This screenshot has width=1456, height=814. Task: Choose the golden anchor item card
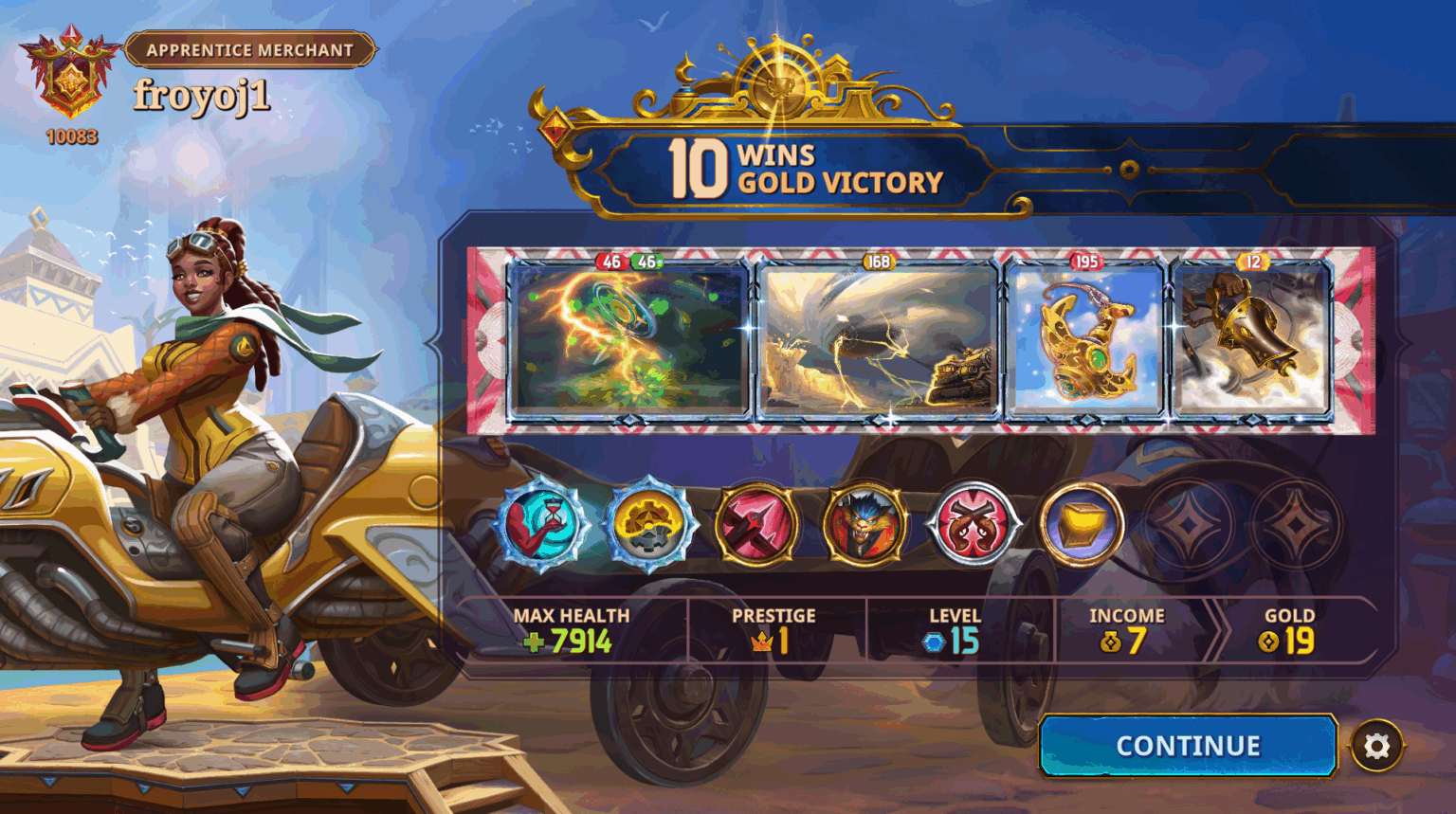pos(1085,341)
